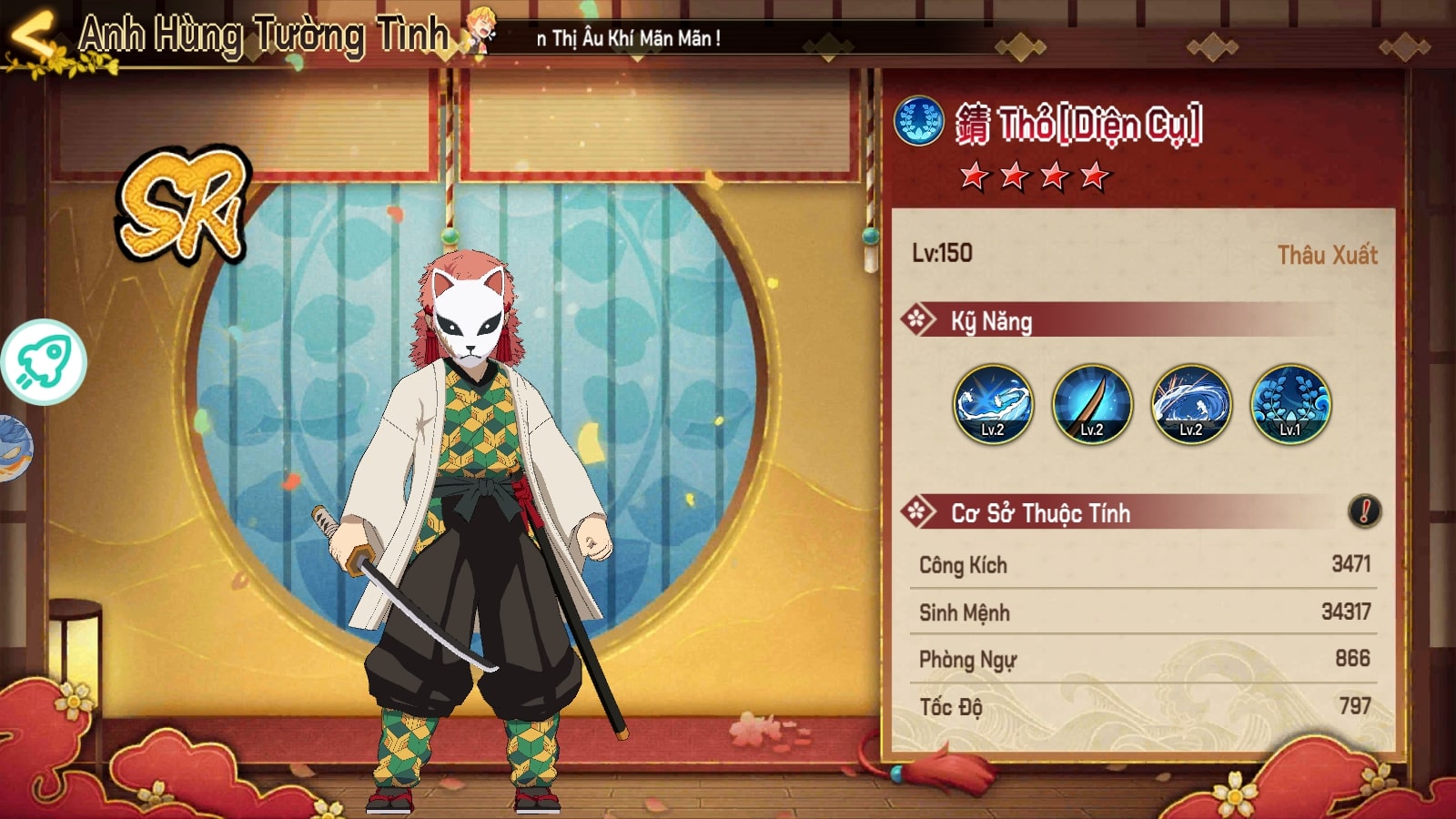Click the blue laurel emblem beside hero name

click(919, 121)
